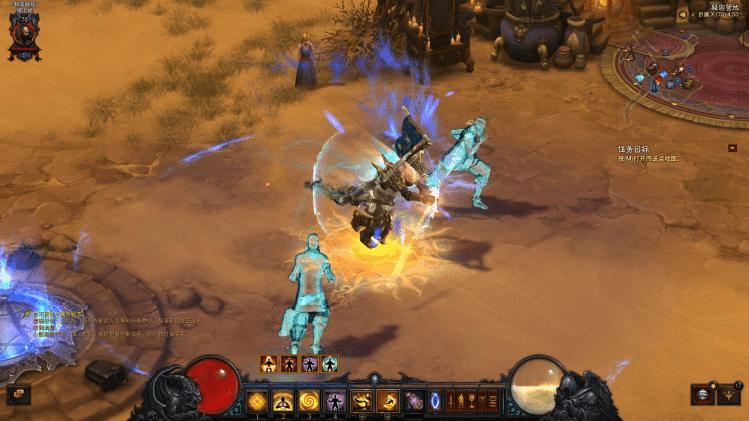
Task: Select the right mouse button skill icon
Action: pyautogui.click(x=387, y=402)
